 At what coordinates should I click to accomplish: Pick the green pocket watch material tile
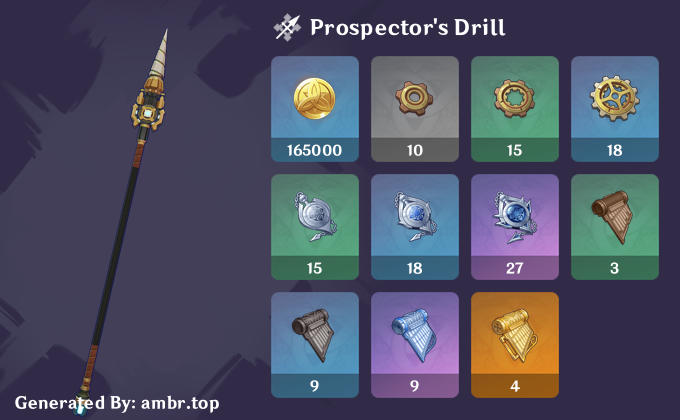tap(315, 226)
